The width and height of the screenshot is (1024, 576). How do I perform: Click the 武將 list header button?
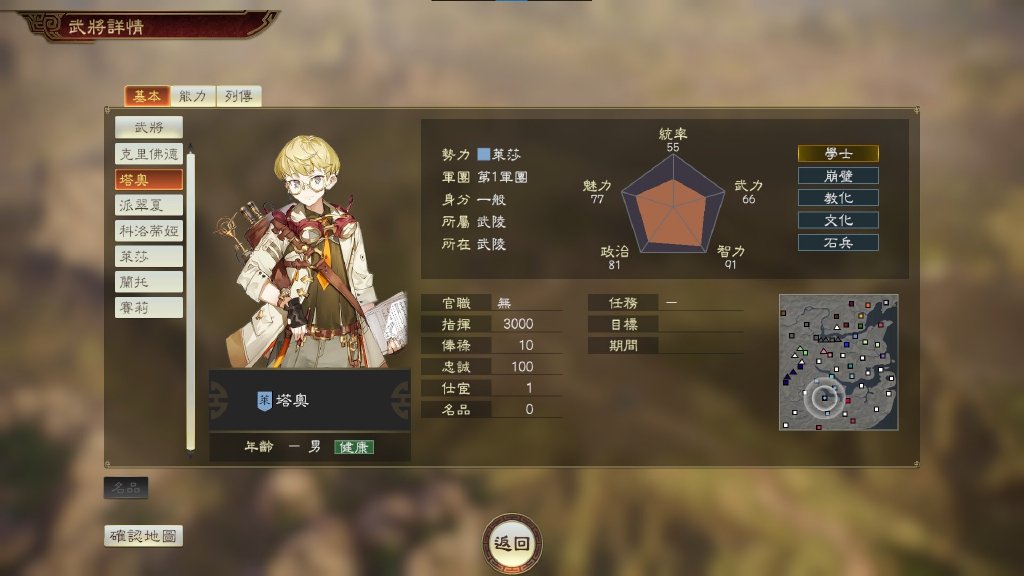coord(148,127)
